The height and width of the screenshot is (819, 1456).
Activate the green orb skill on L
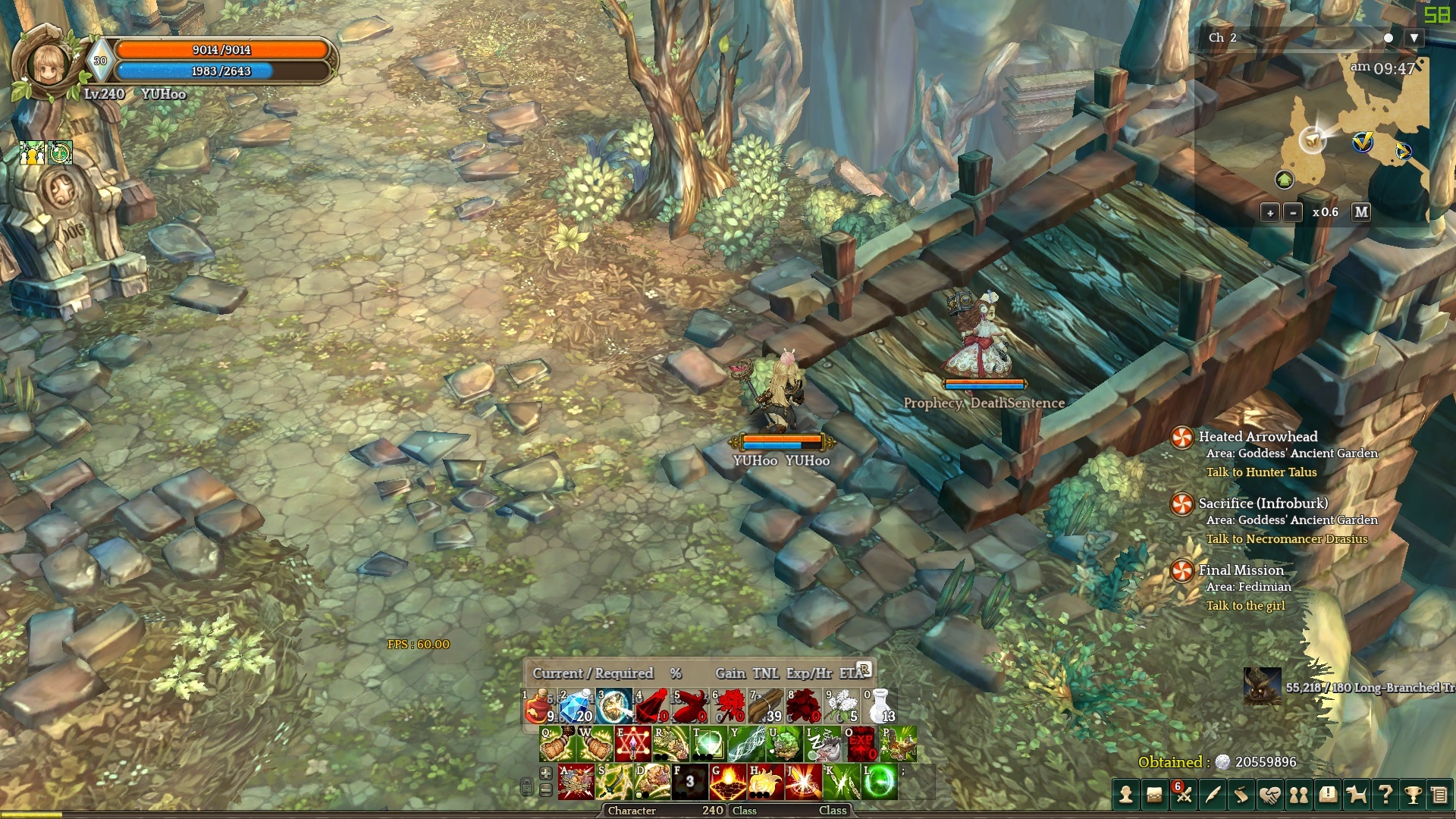click(880, 782)
